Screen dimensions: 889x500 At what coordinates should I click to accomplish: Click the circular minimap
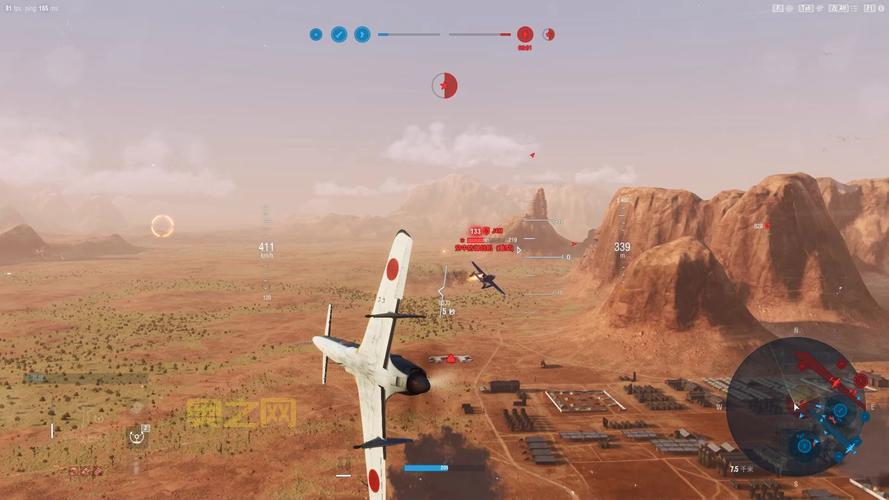point(795,405)
